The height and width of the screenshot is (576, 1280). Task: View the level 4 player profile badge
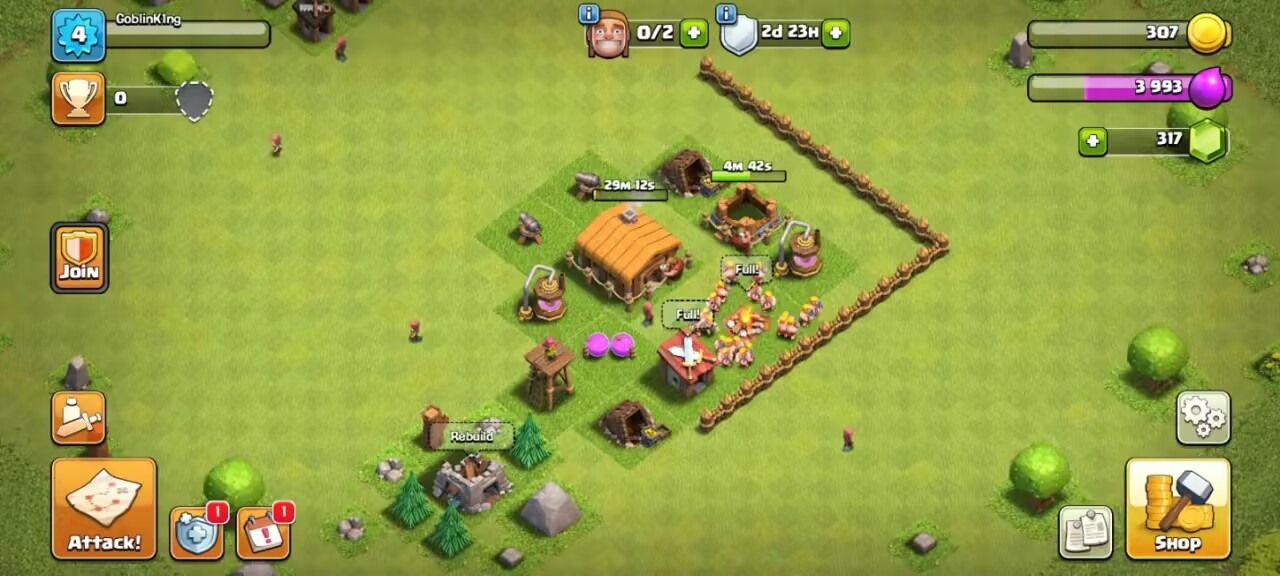click(x=78, y=35)
